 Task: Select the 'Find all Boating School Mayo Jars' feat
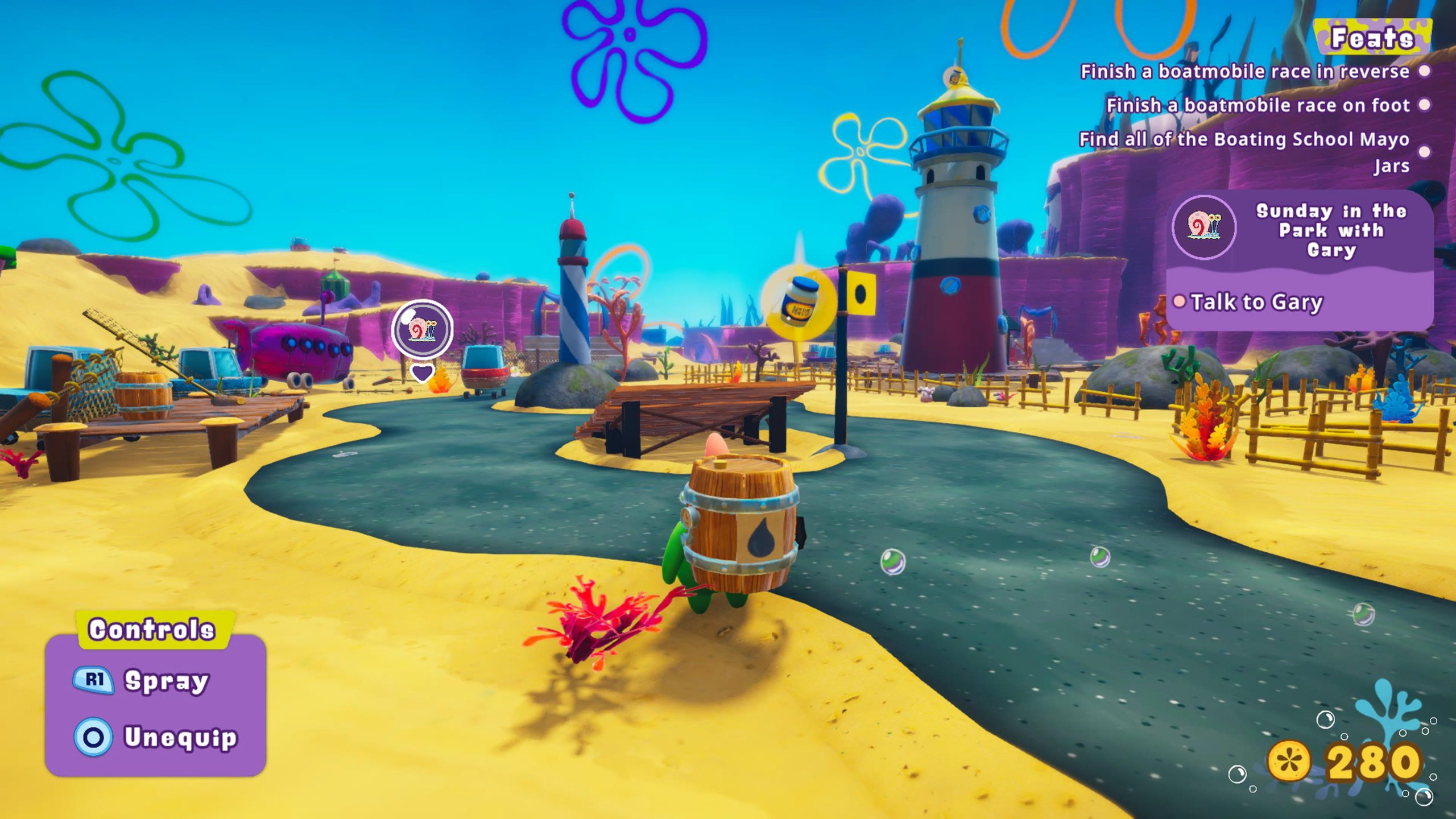[1244, 151]
